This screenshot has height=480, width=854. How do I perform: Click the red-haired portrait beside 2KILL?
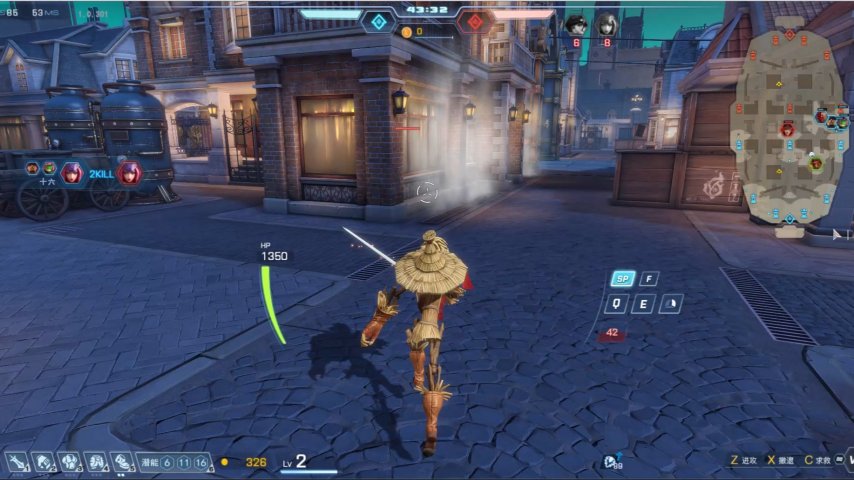click(x=129, y=173)
